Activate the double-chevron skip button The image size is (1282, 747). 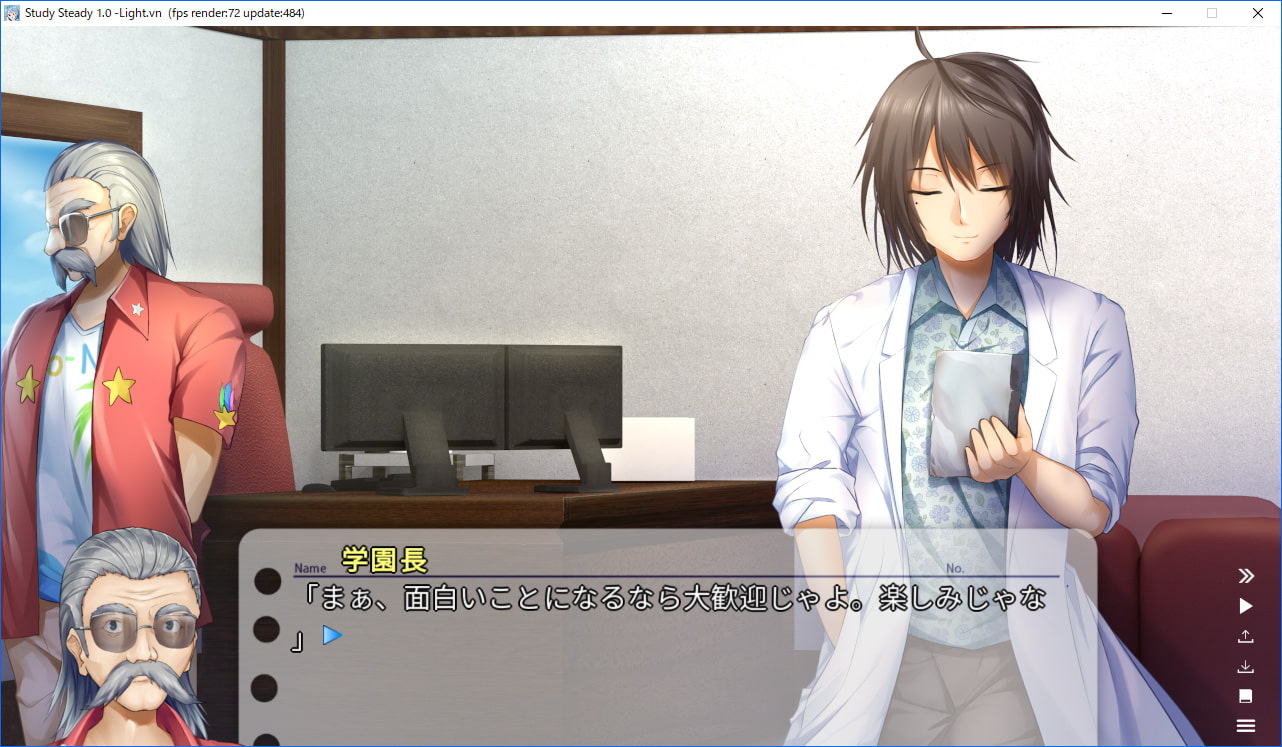[x=1246, y=575]
